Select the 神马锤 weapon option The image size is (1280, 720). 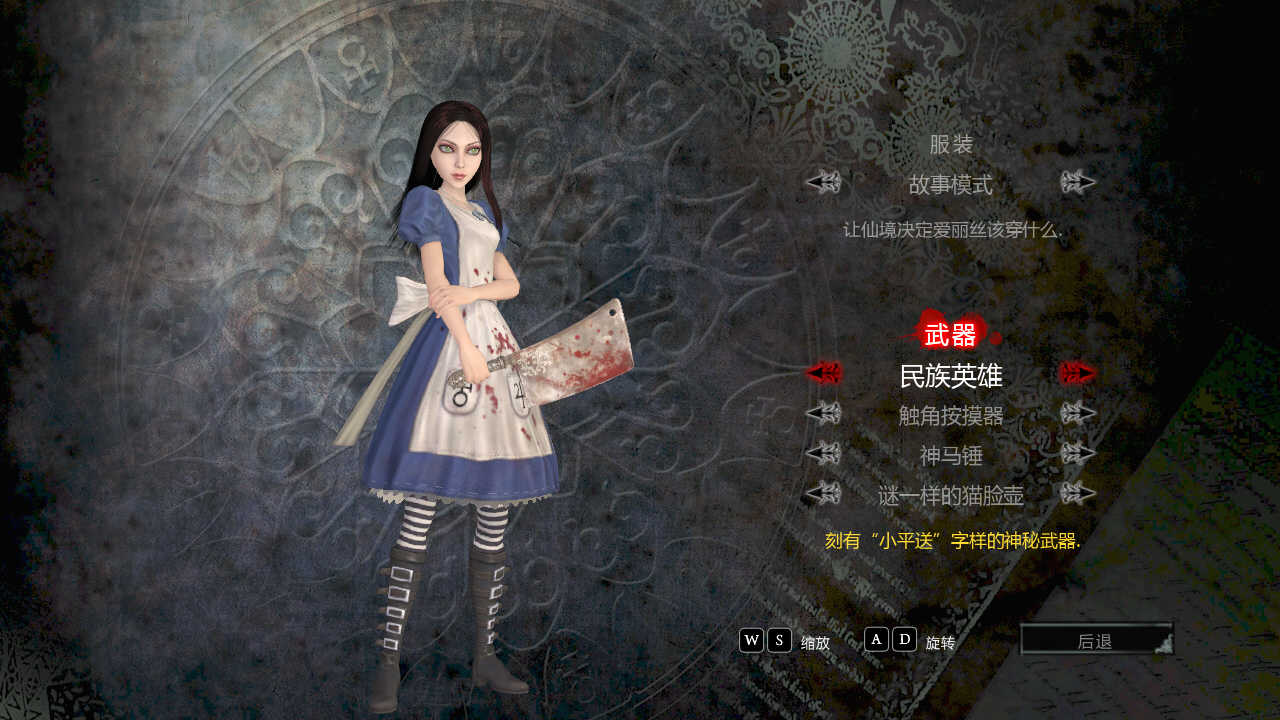(950, 455)
